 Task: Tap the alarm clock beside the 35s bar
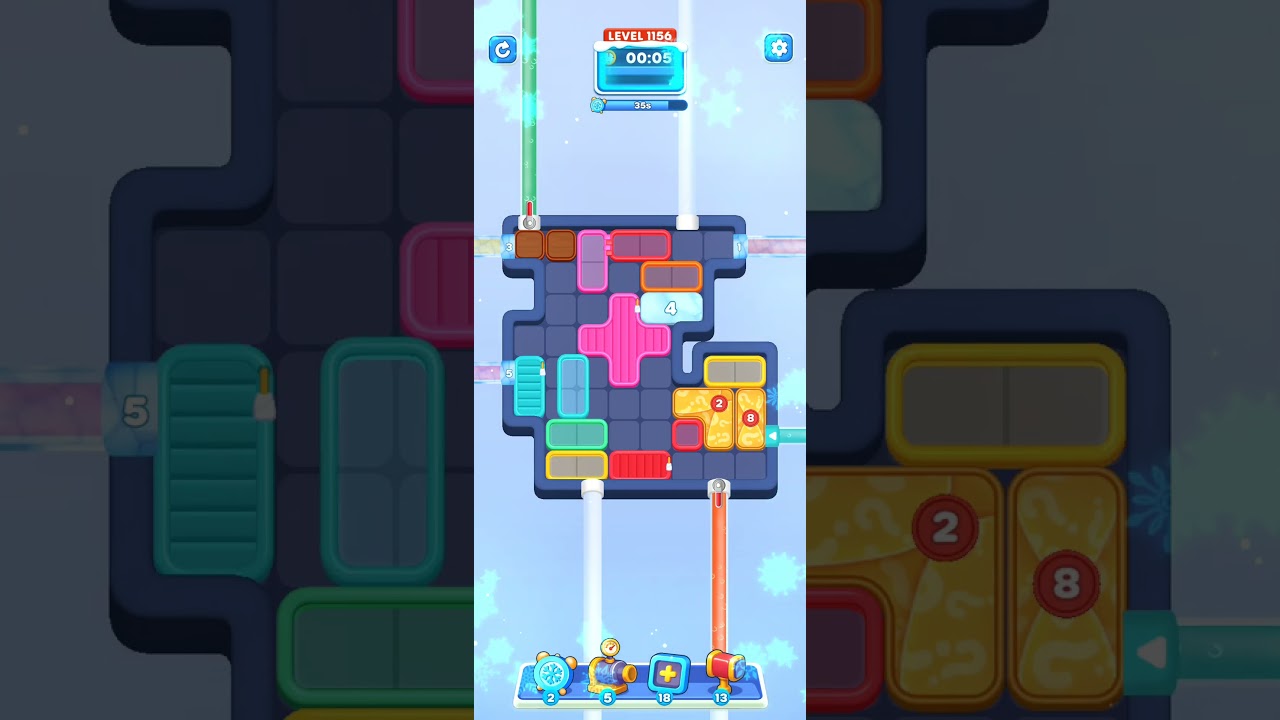pos(599,104)
